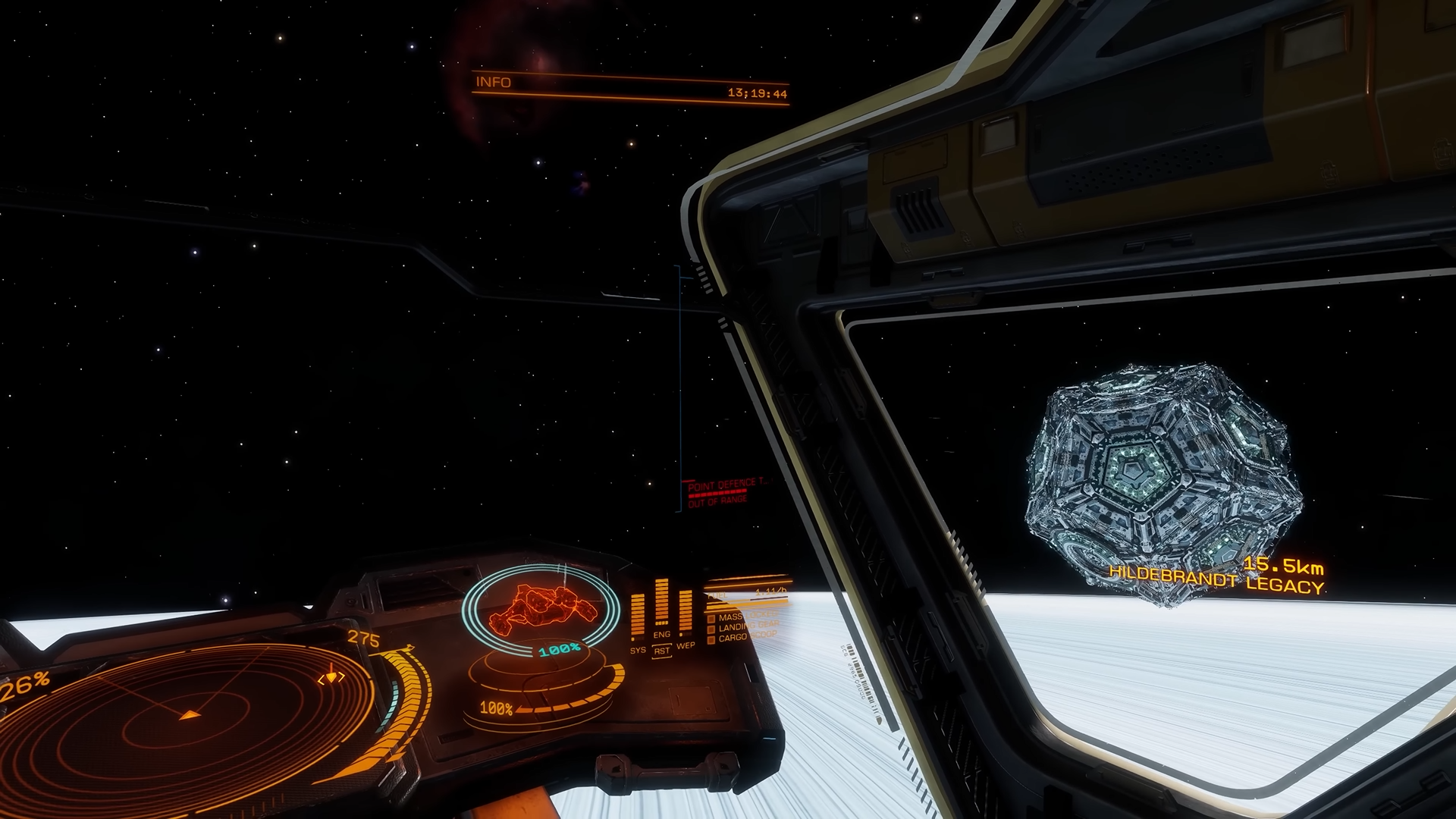
Task: Click the RST power reset label
Action: tap(662, 651)
